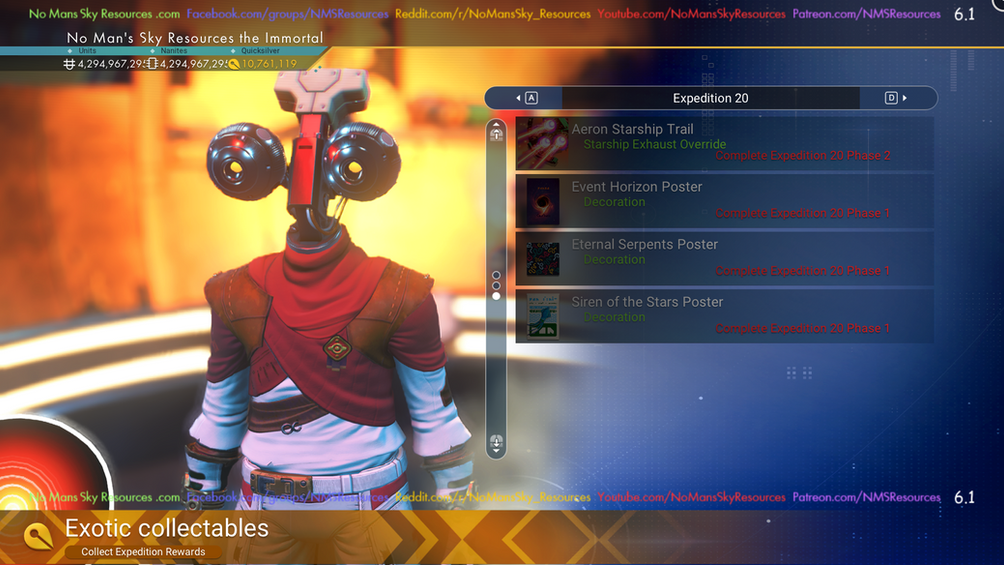Screen dimensions: 1004x565
Task: Click the scroll-to-bottom arrow on list scrollbar
Action: coord(496,443)
